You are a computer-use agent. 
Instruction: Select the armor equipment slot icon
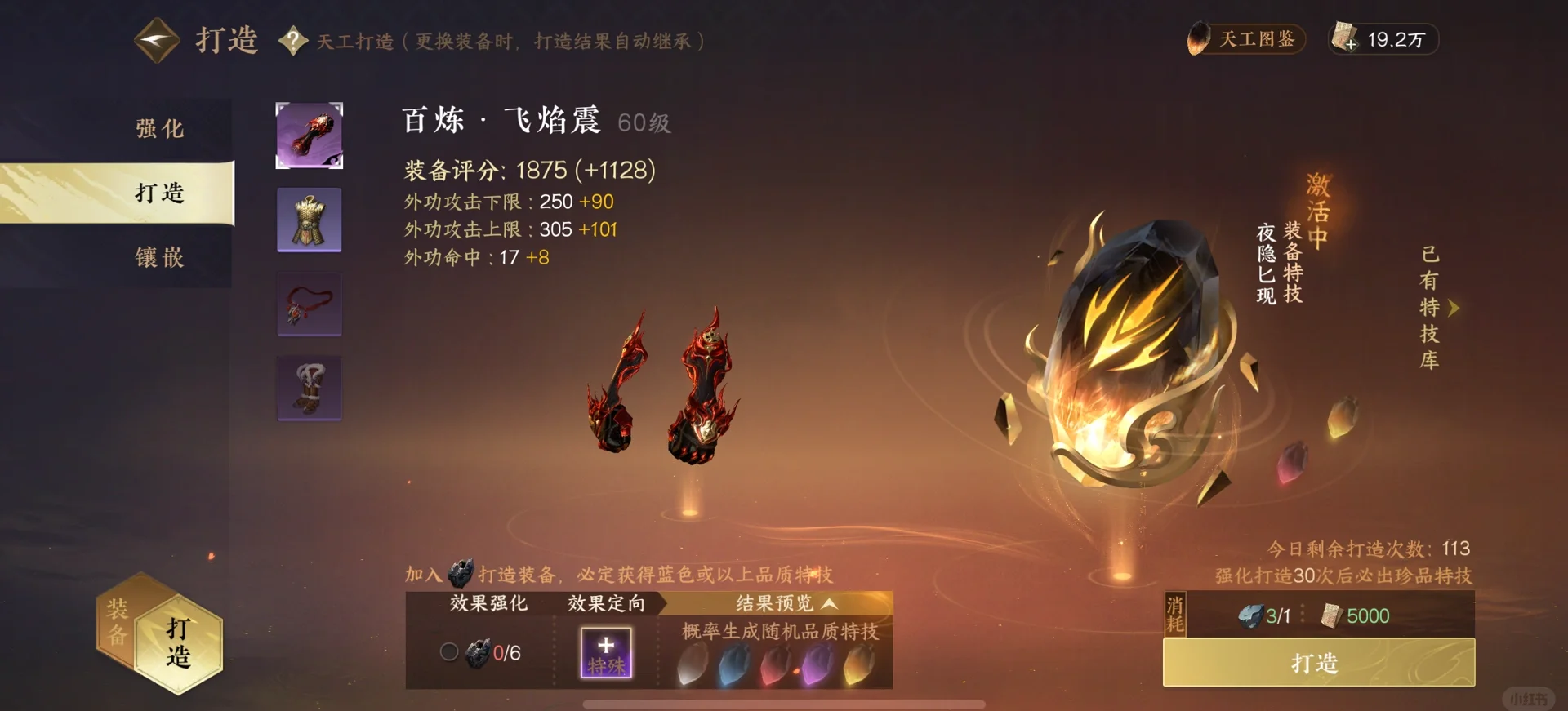pyautogui.click(x=309, y=220)
